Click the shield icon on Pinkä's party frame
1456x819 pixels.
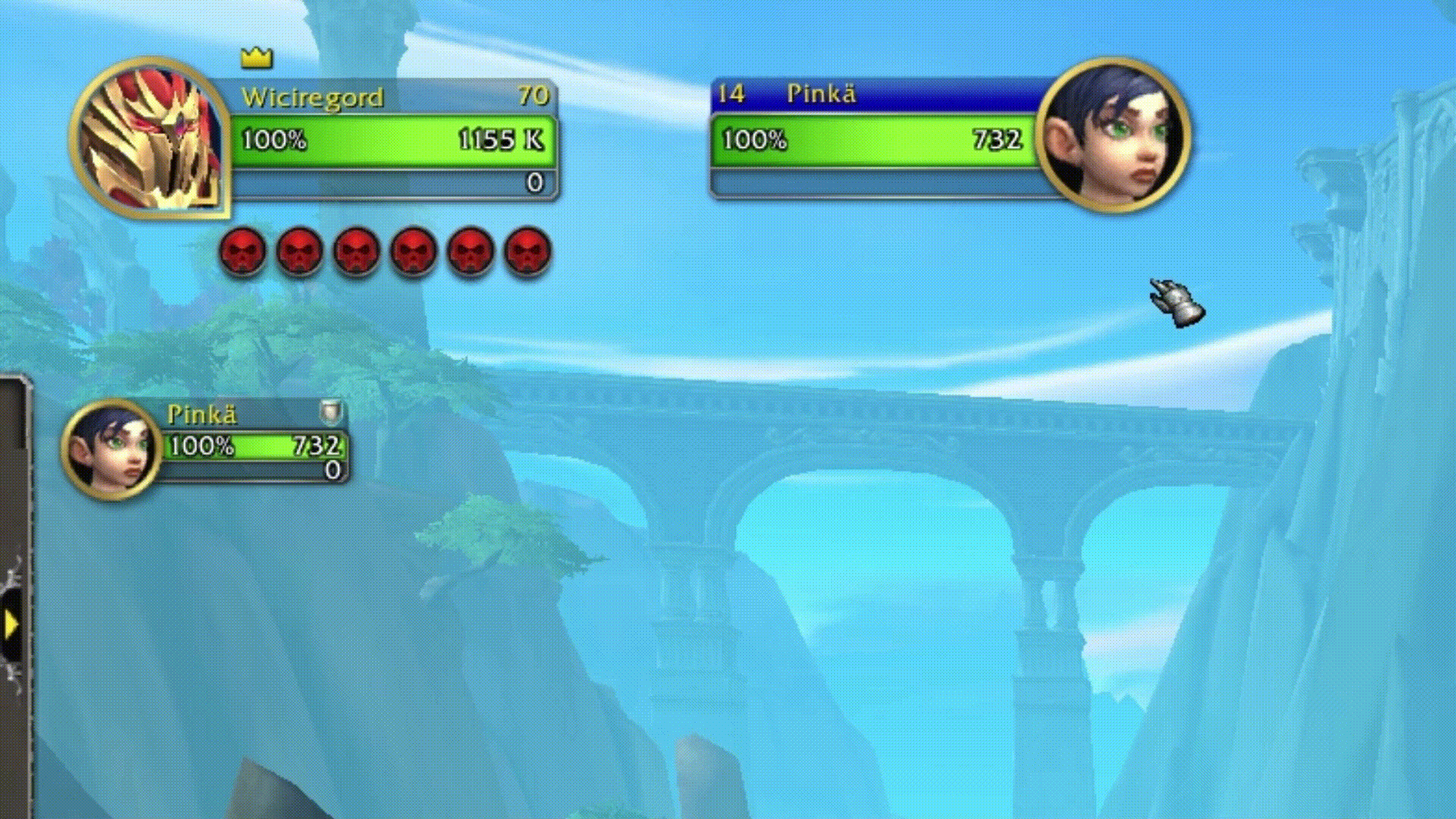coord(331,413)
